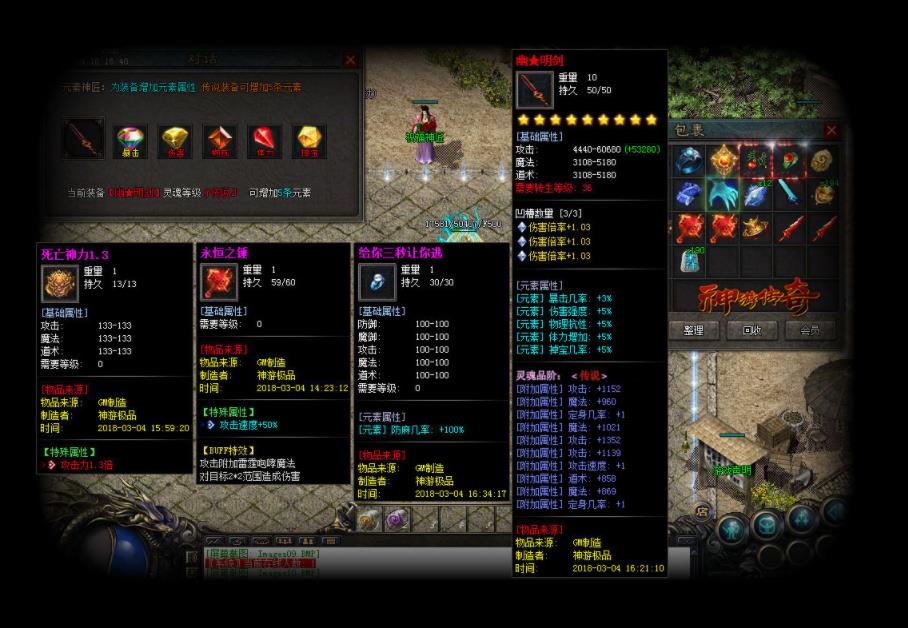Use the purple orb on the hotbar

tap(397, 519)
